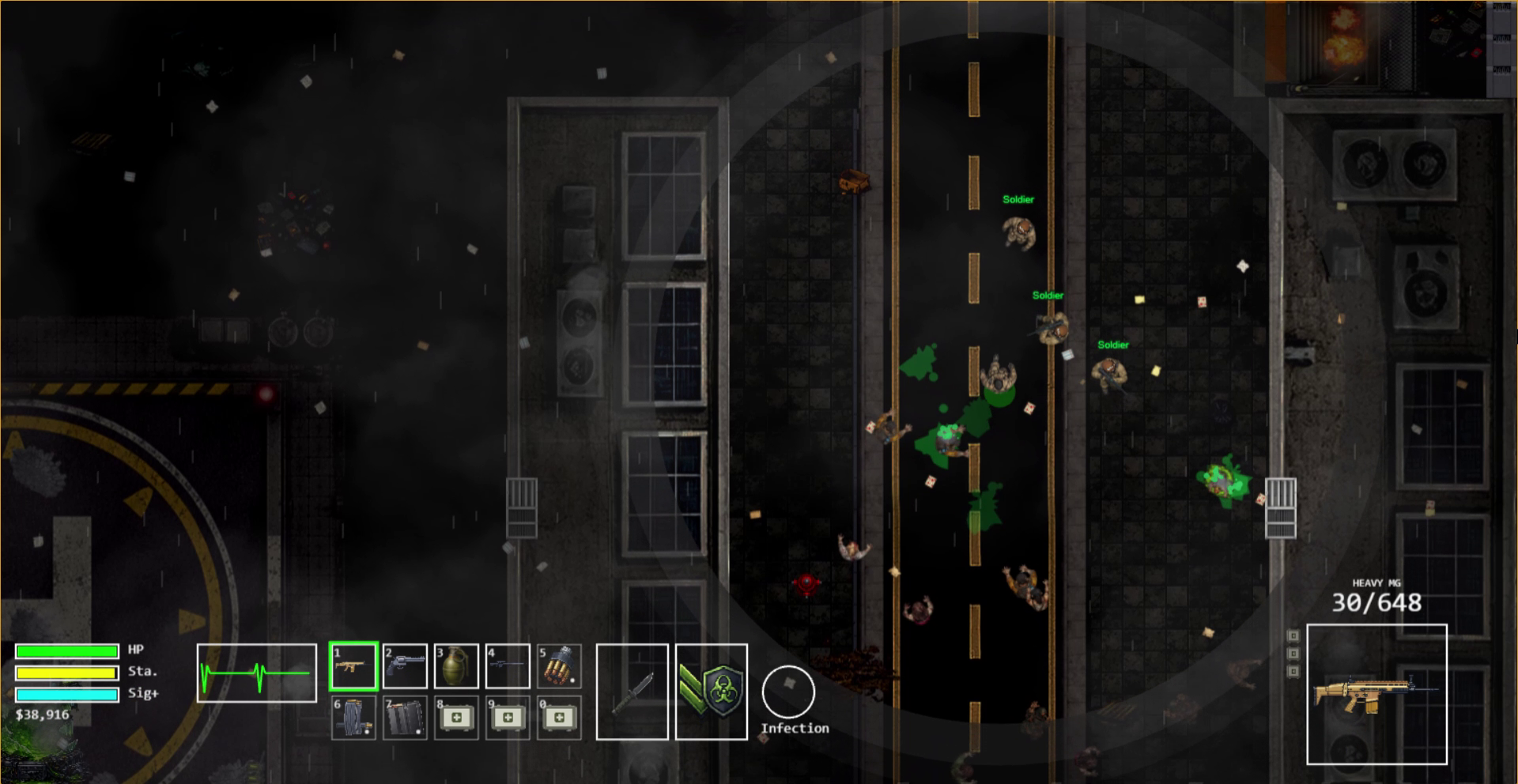Screen dimensions: 1518x784
Task: Select the combat knife melee slot
Action: [632, 692]
